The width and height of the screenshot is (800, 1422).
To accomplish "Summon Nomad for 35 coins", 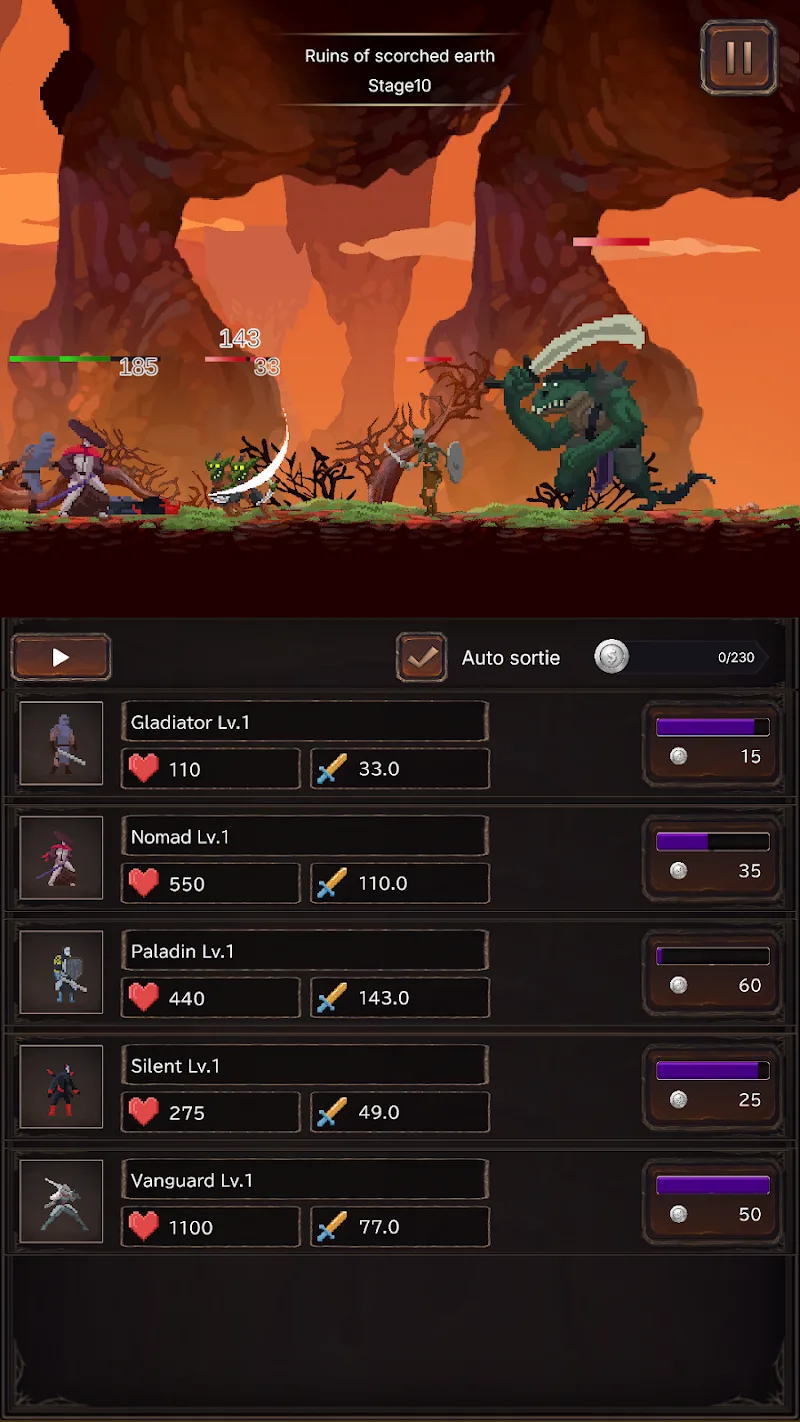I will [712, 857].
